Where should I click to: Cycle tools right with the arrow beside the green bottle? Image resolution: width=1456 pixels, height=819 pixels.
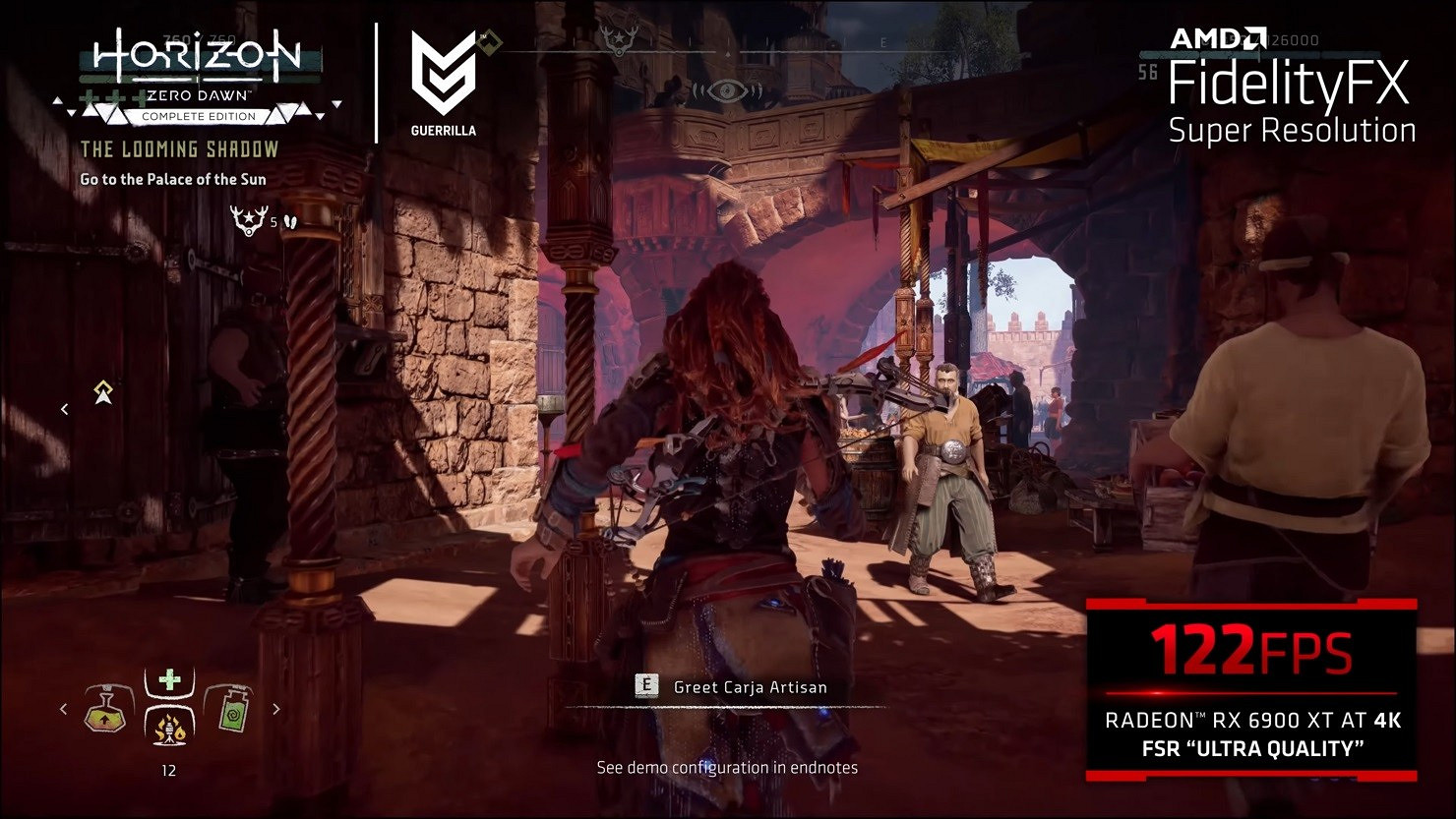click(276, 709)
